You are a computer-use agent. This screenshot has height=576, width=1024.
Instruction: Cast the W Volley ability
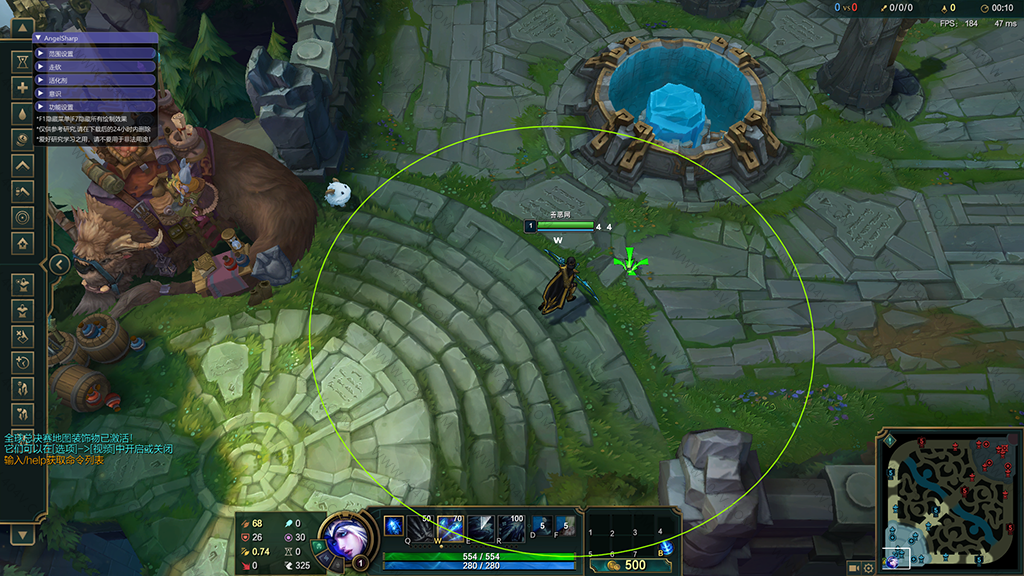coord(450,526)
